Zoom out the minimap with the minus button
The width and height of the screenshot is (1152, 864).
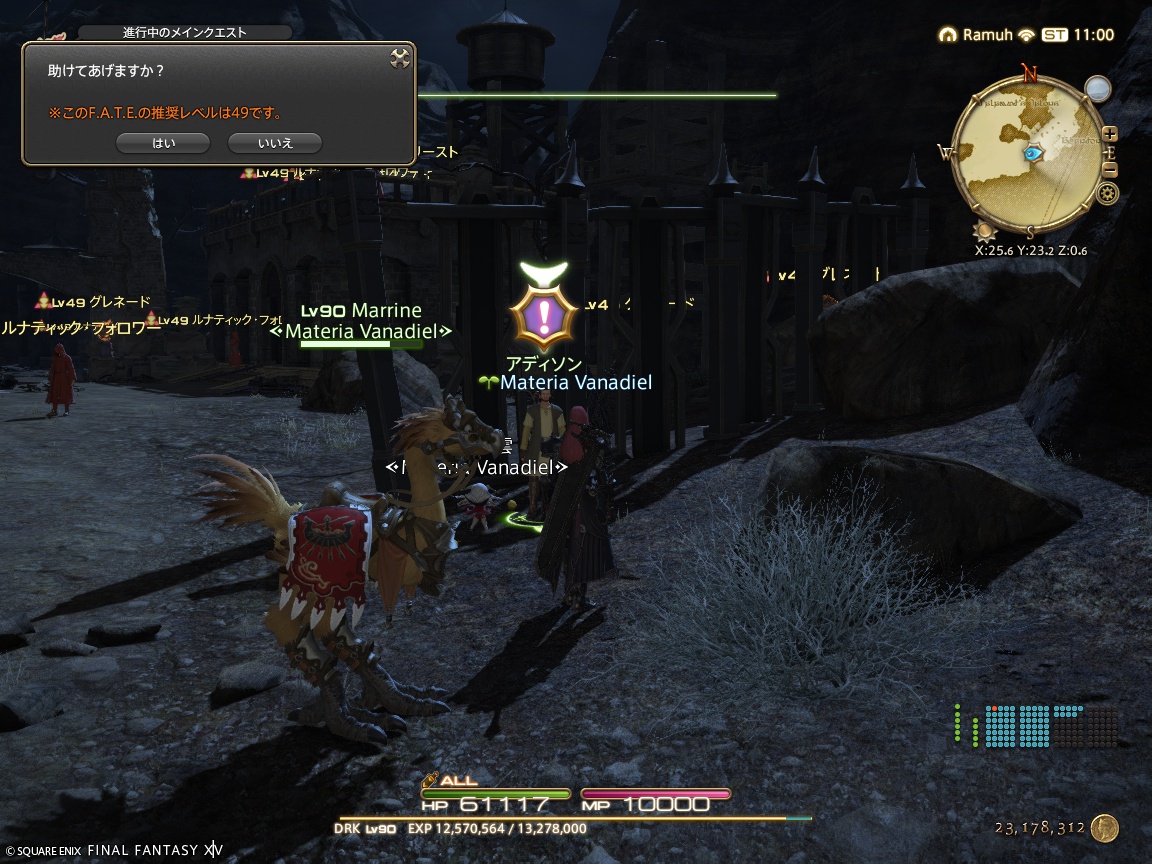coord(1109,169)
